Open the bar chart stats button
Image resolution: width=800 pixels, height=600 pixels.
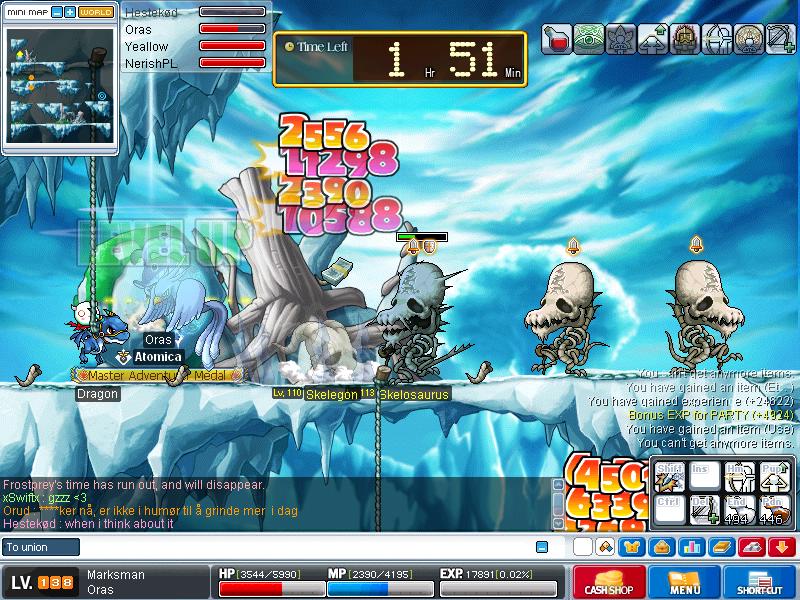point(692,547)
